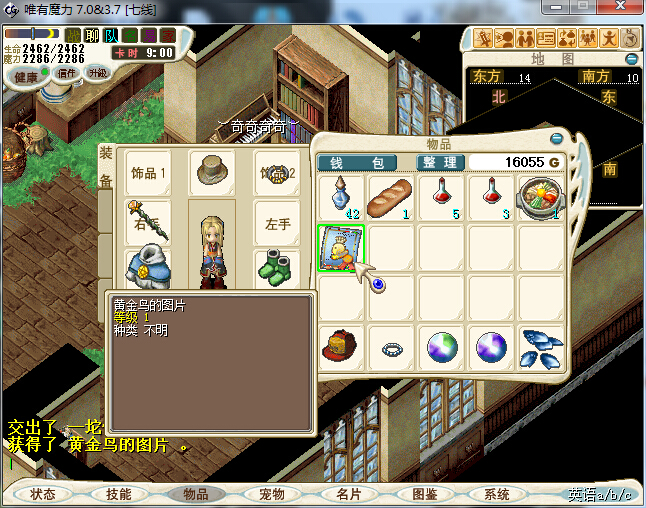Open the 图鉴 encyclopedia menu
This screenshot has height=508, width=646.
[x=424, y=494]
